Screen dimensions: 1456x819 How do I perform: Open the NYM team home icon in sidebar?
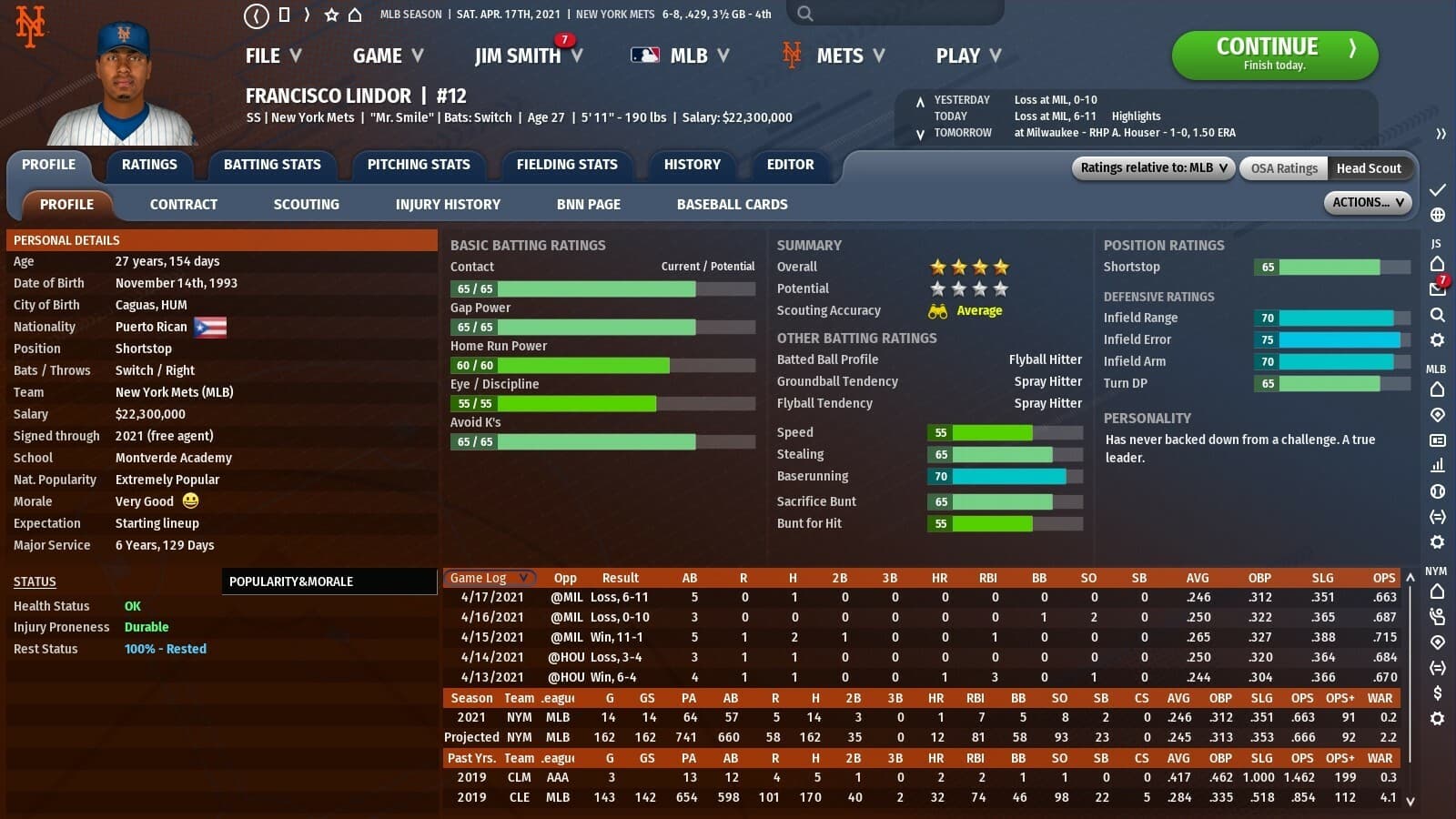click(x=1438, y=591)
